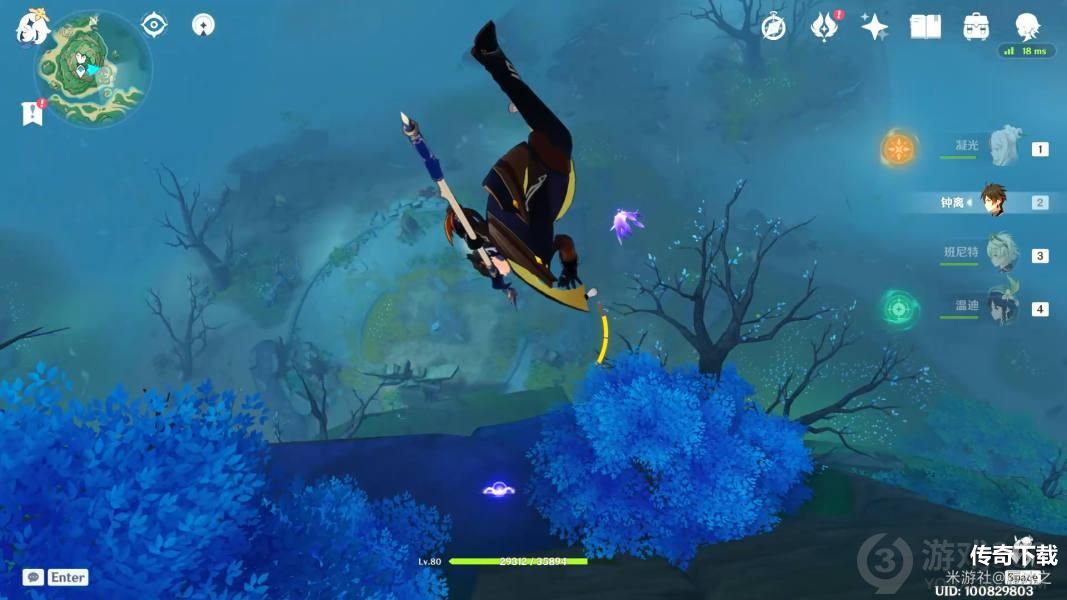Screen dimensions: 1067x600
Task: Toggle the eye-shaped elemental sight icon
Action: click(x=154, y=25)
